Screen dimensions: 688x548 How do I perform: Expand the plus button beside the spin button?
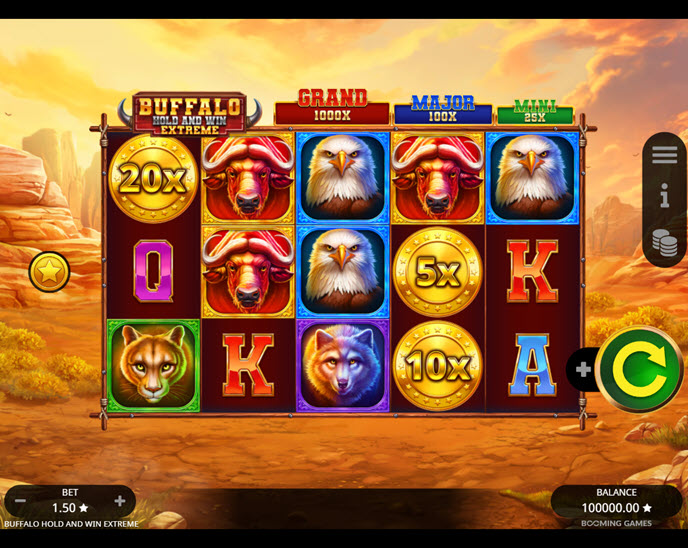click(583, 370)
